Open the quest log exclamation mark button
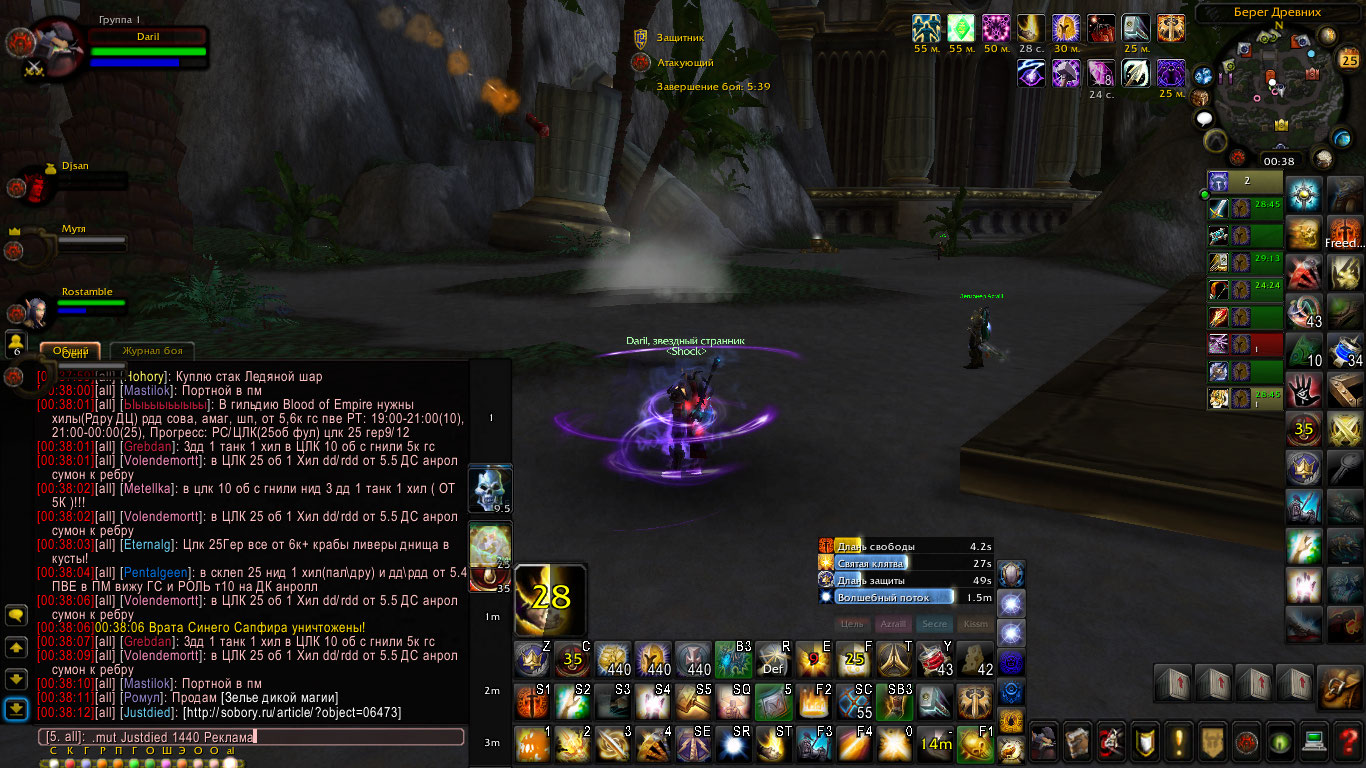1366x768 pixels. coord(1179,741)
